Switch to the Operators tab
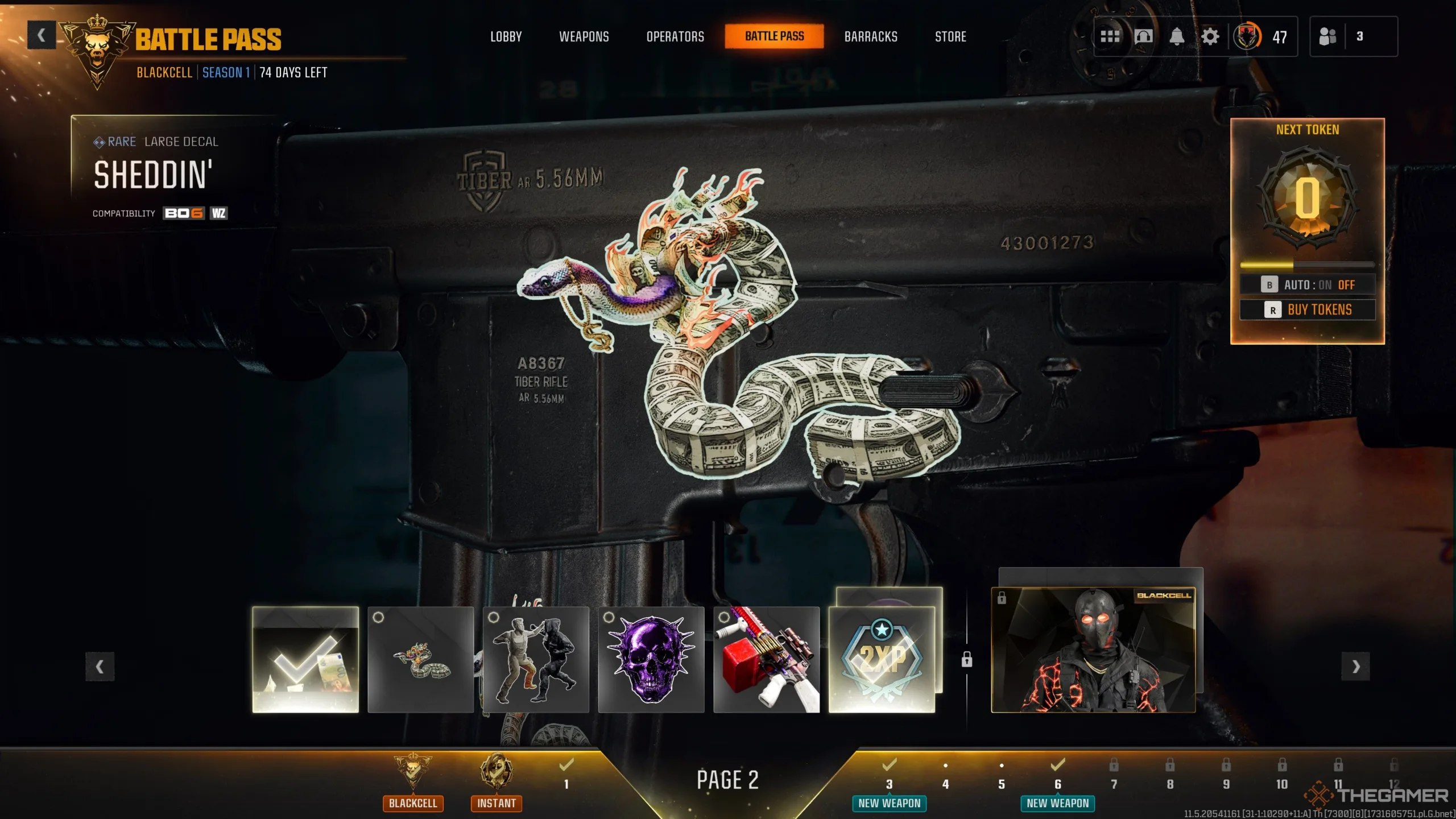Viewport: 1456px width, 819px height. (x=675, y=36)
